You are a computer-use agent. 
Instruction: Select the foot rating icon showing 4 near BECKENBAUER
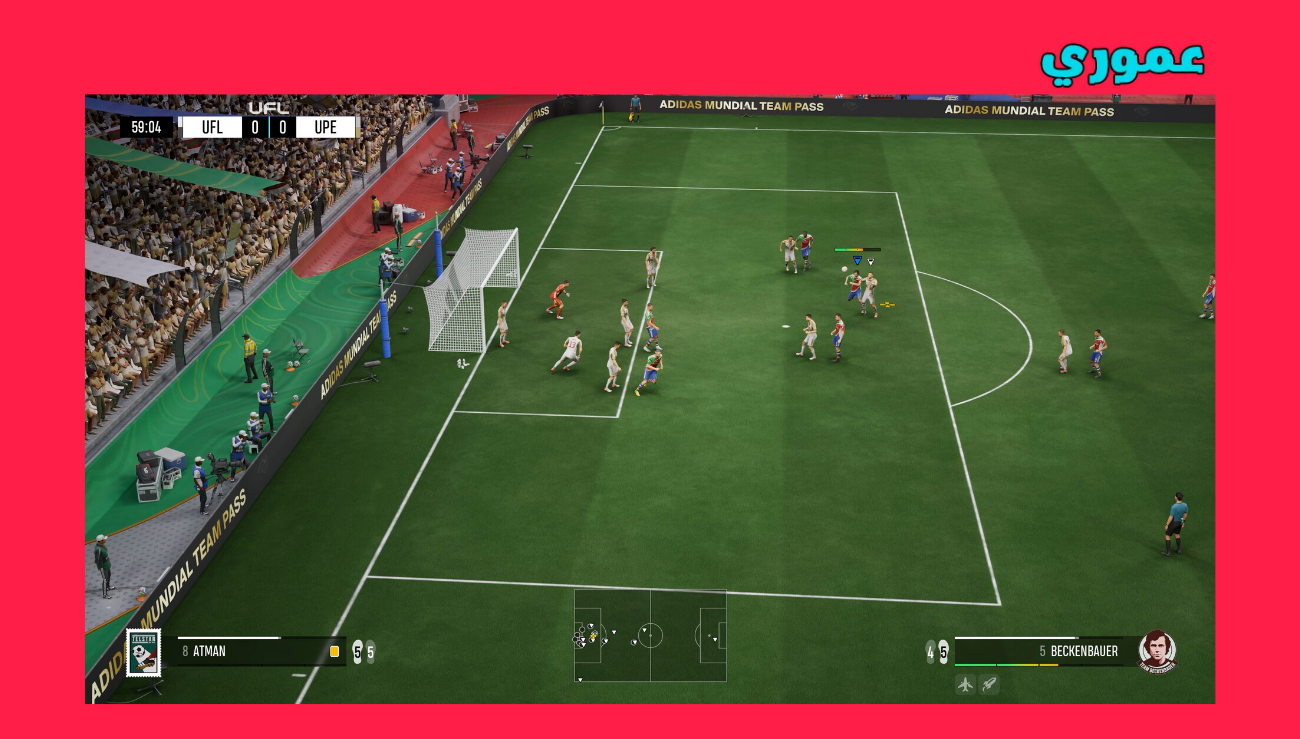930,652
